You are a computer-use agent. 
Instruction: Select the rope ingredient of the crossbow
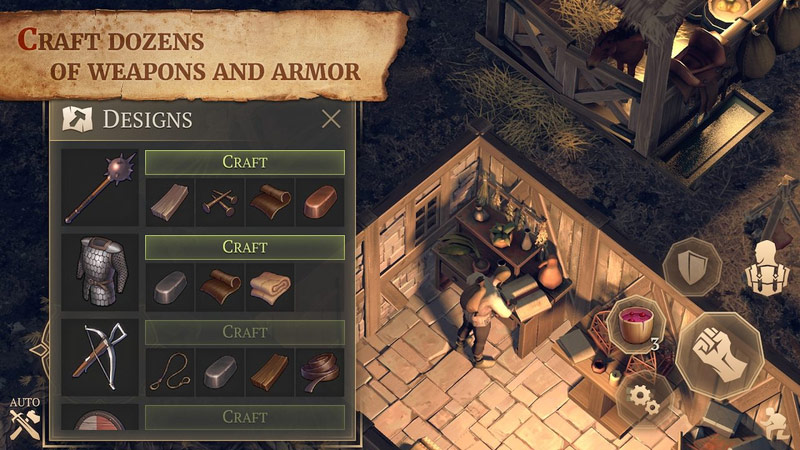pos(170,373)
